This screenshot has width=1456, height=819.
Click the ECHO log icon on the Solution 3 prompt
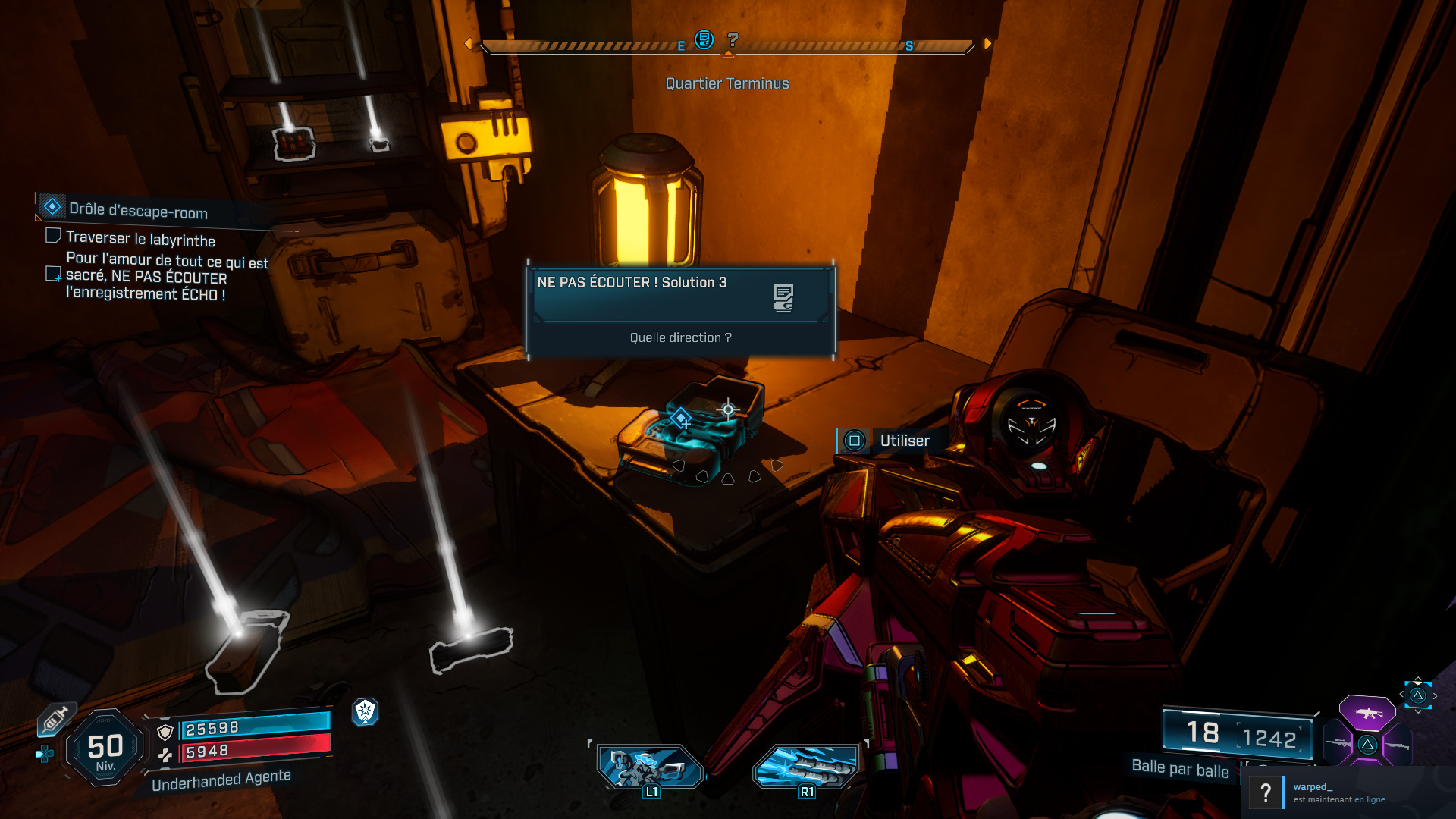(x=783, y=297)
